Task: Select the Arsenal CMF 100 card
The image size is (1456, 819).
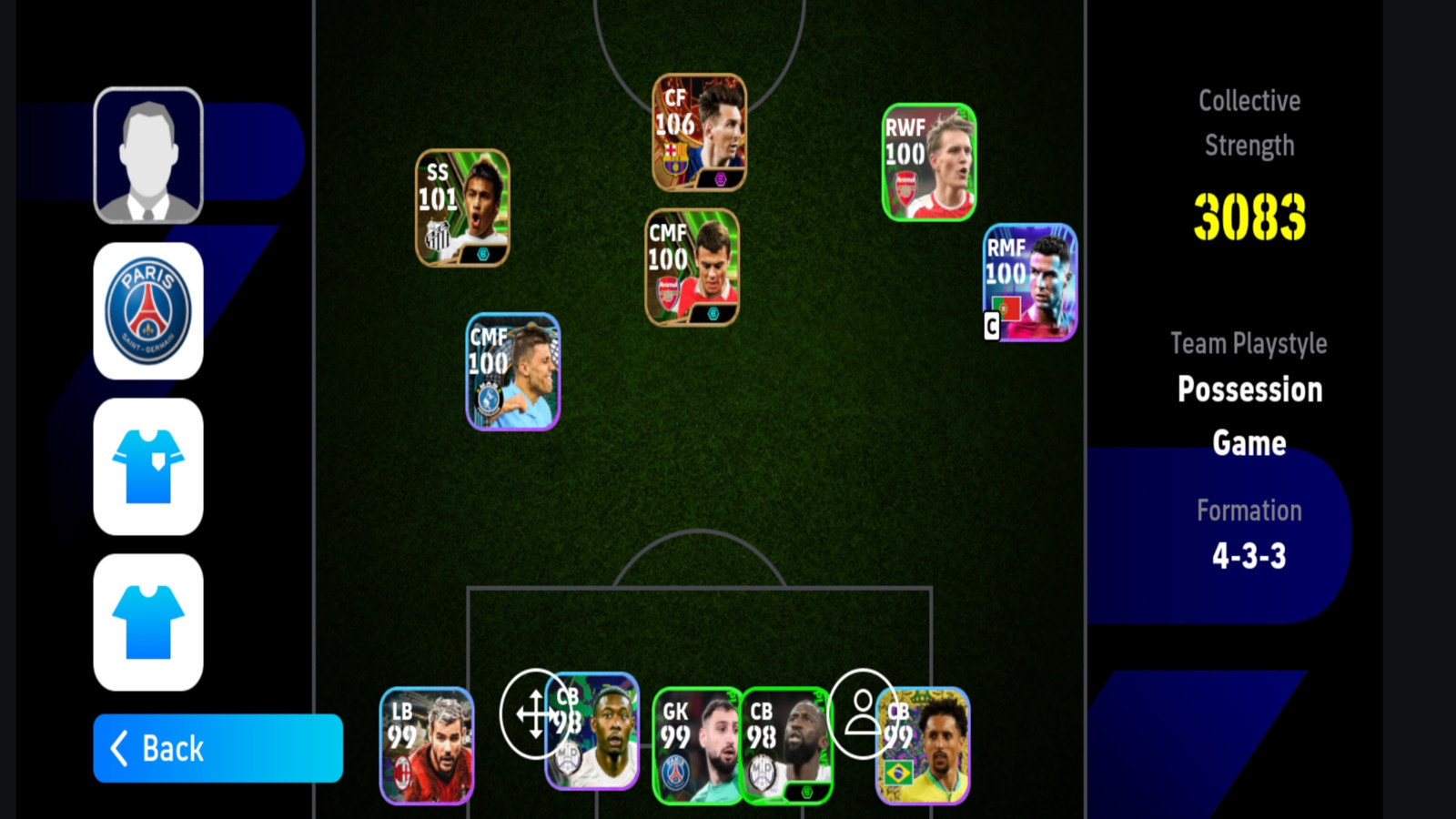Action: (x=692, y=268)
